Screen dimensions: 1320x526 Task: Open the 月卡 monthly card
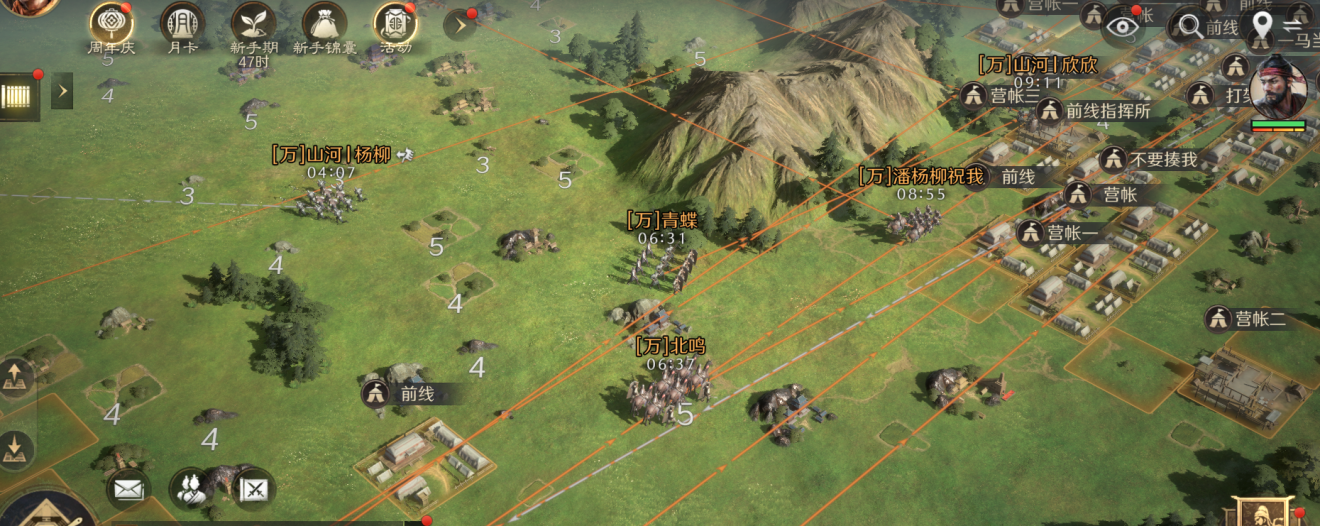[x=182, y=24]
